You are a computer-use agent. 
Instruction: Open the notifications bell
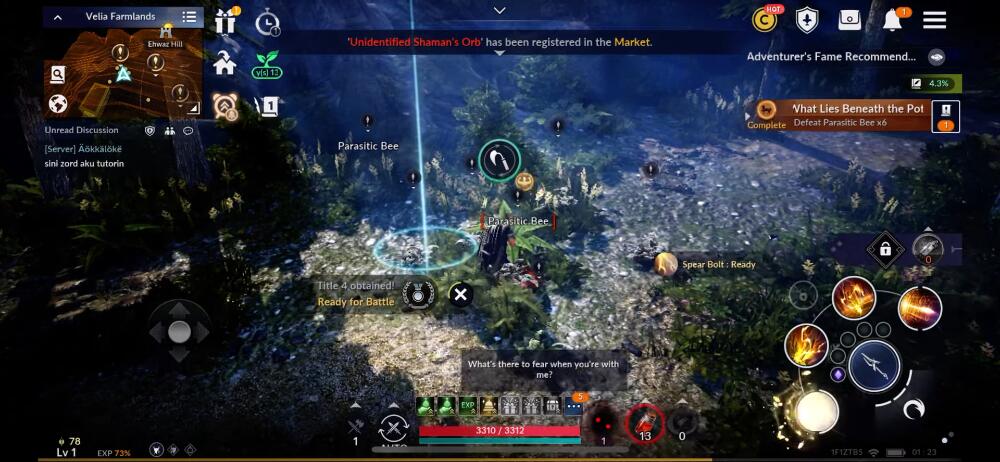coord(892,20)
